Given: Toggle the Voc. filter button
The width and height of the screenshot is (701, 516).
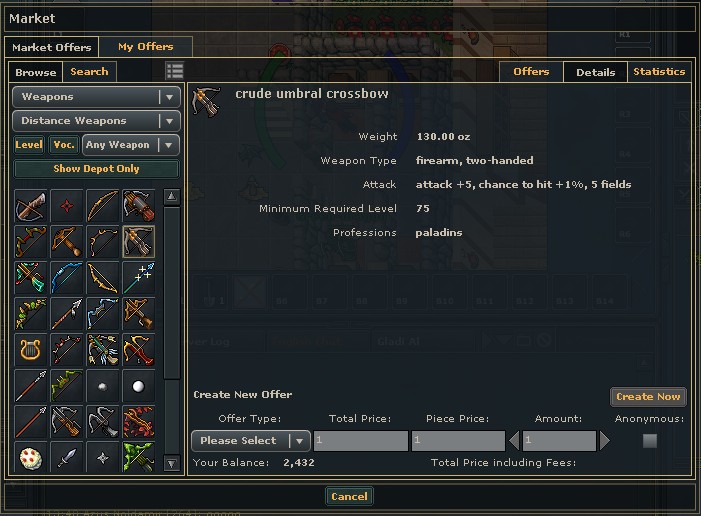Looking at the screenshot, I should [x=64, y=145].
